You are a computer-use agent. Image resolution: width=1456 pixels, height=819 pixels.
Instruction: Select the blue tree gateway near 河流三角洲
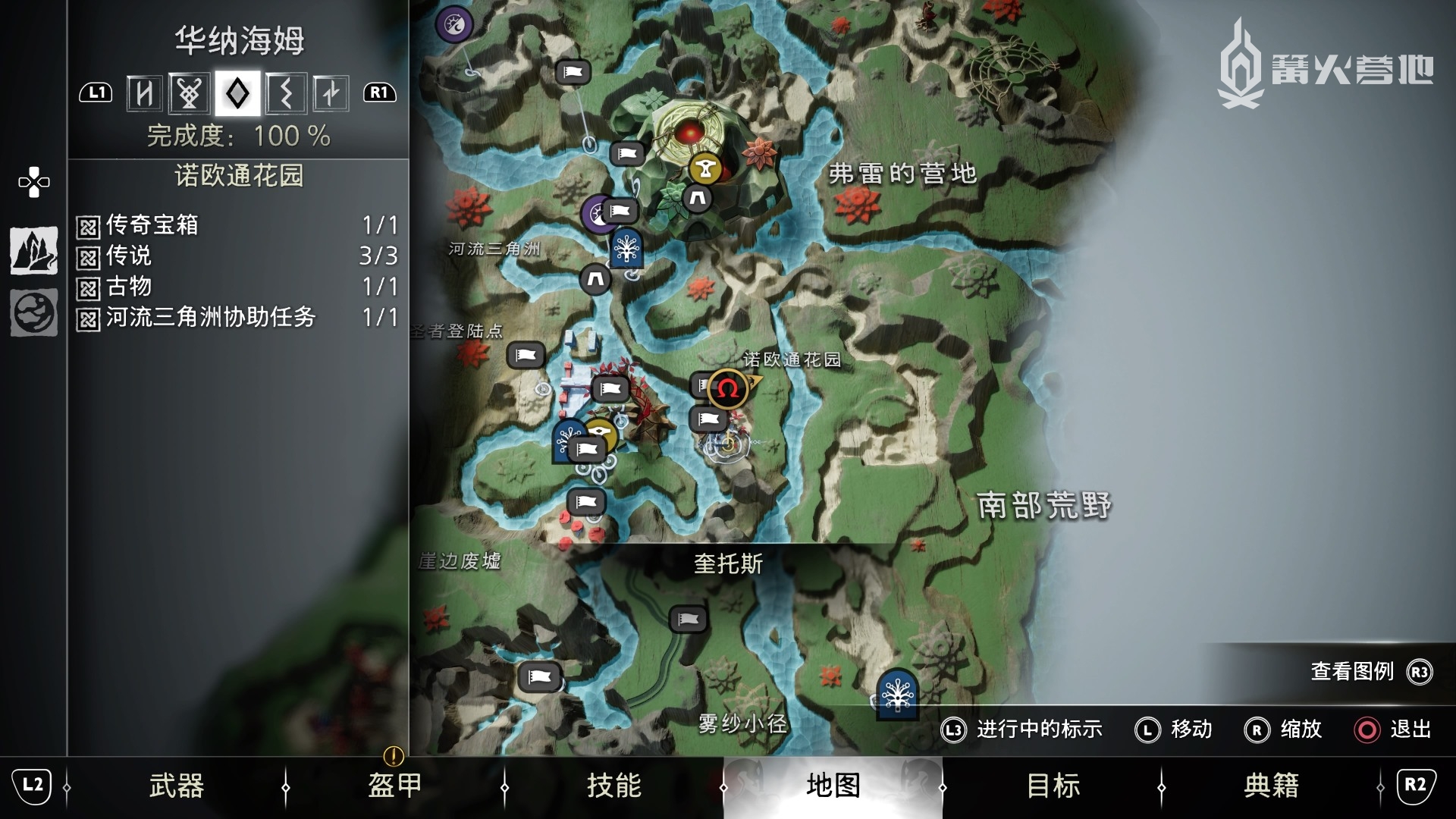(x=626, y=248)
